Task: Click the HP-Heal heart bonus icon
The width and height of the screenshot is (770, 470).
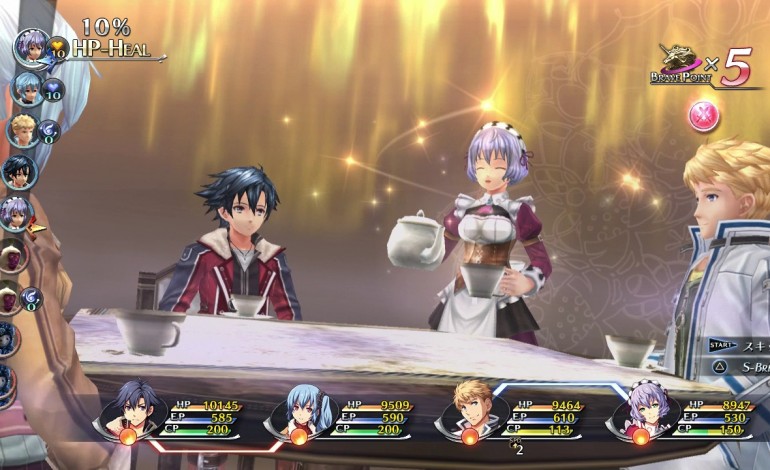Action: tap(57, 46)
